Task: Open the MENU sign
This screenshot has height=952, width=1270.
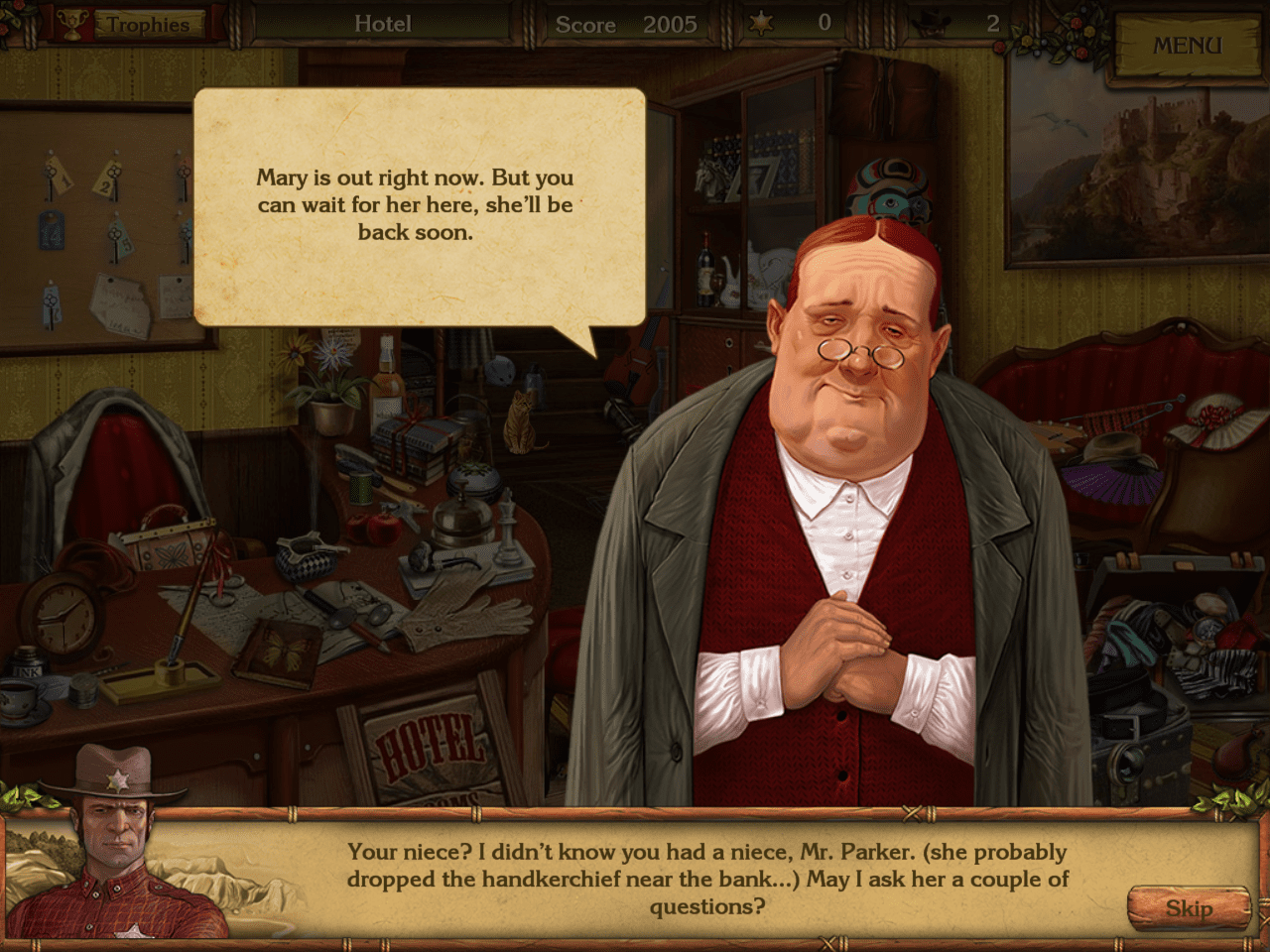Action: 1187,47
